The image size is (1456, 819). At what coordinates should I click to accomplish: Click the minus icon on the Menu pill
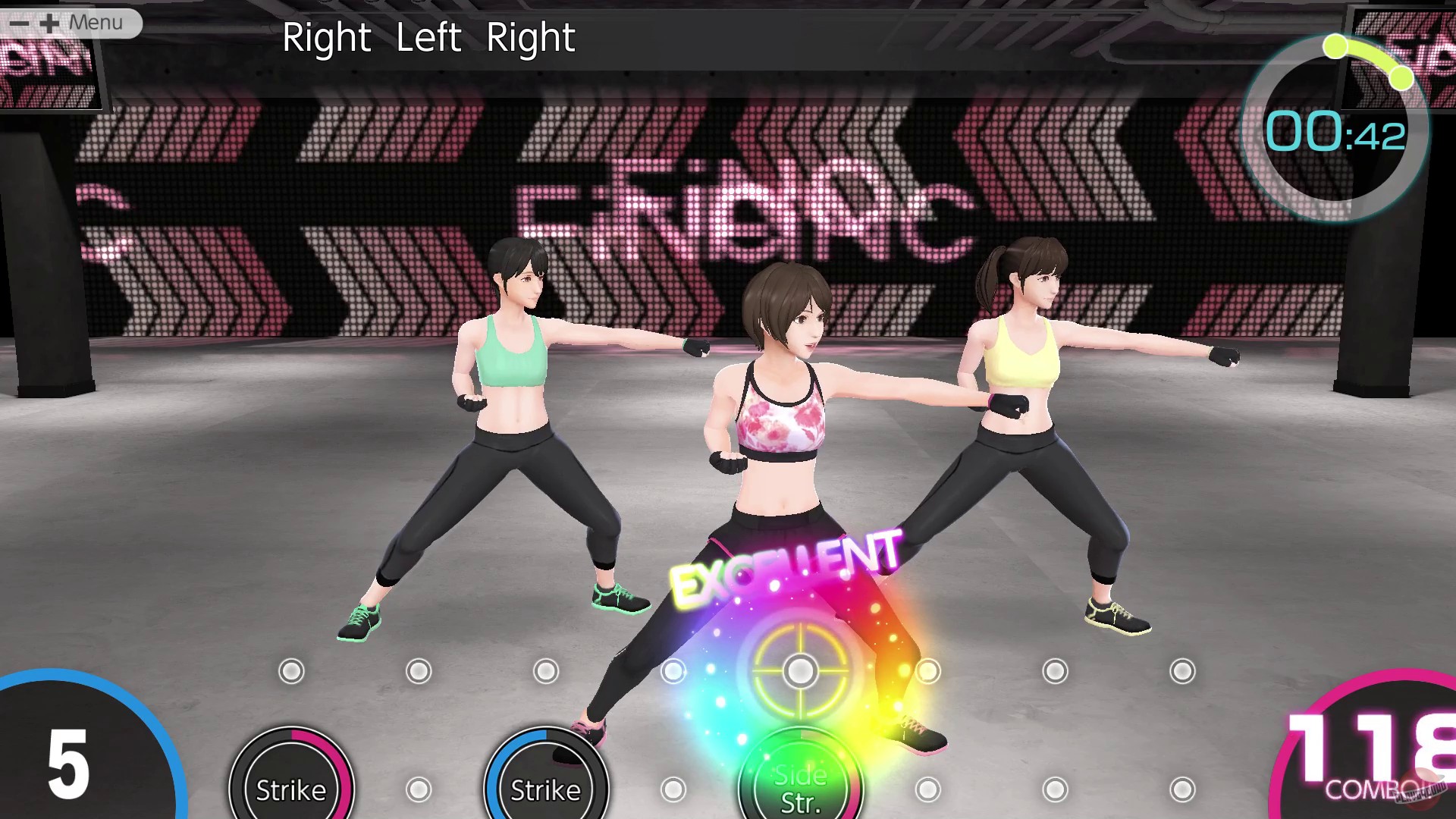coord(19,22)
